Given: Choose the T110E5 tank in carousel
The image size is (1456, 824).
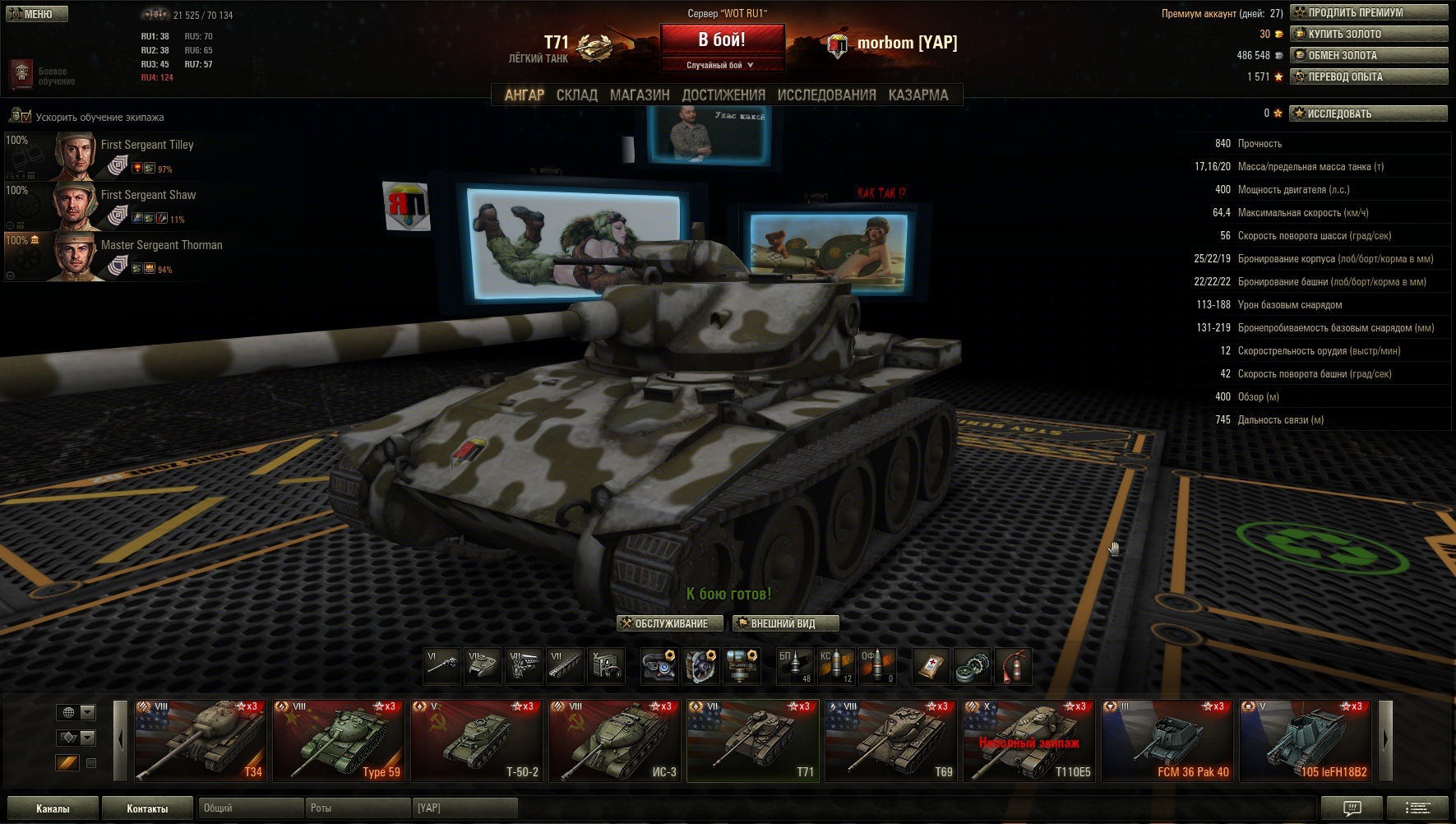Looking at the screenshot, I should (1029, 740).
